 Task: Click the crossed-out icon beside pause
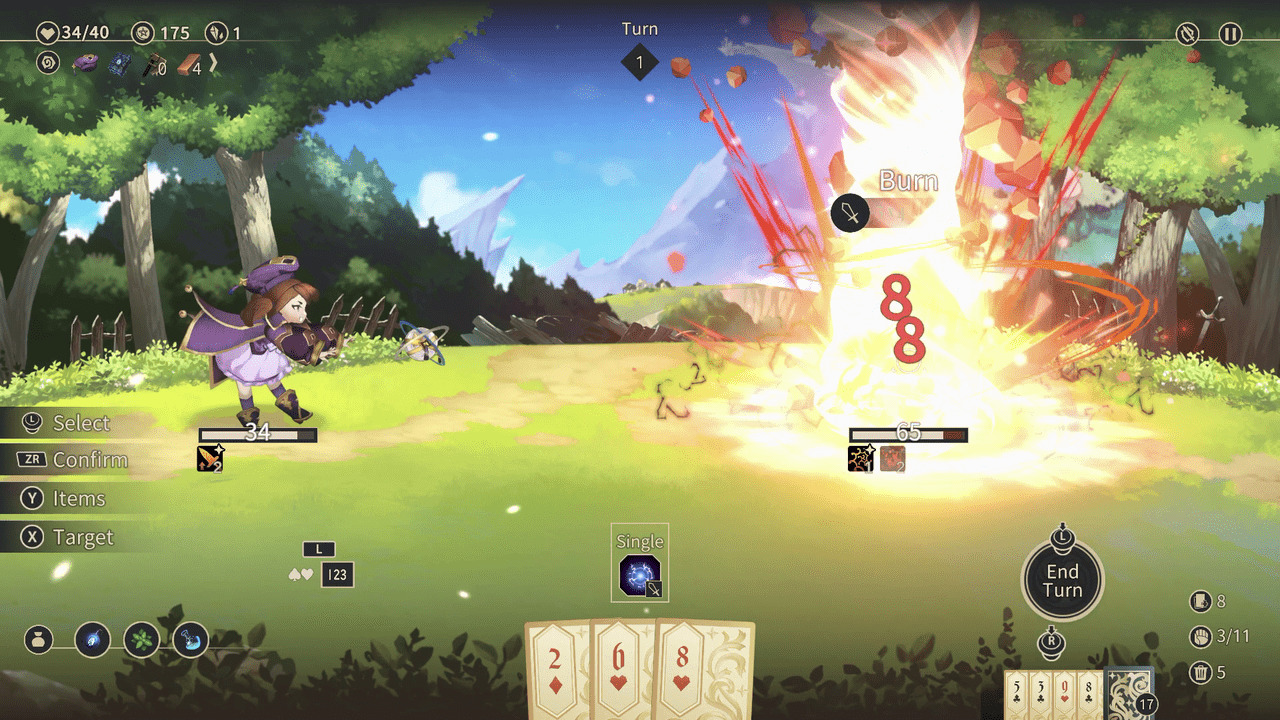pyautogui.click(x=1188, y=34)
